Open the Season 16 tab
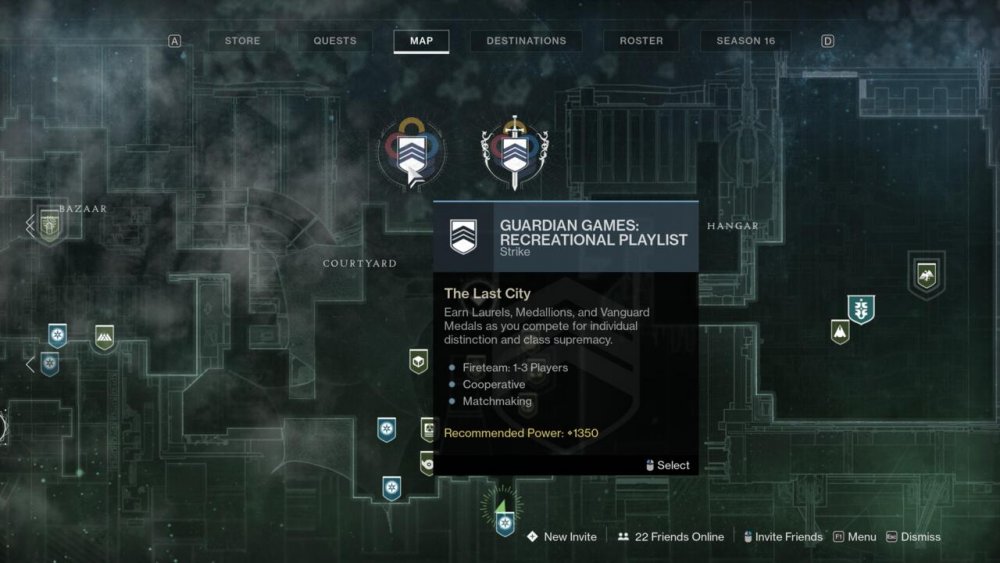1000x563 pixels. pos(745,41)
